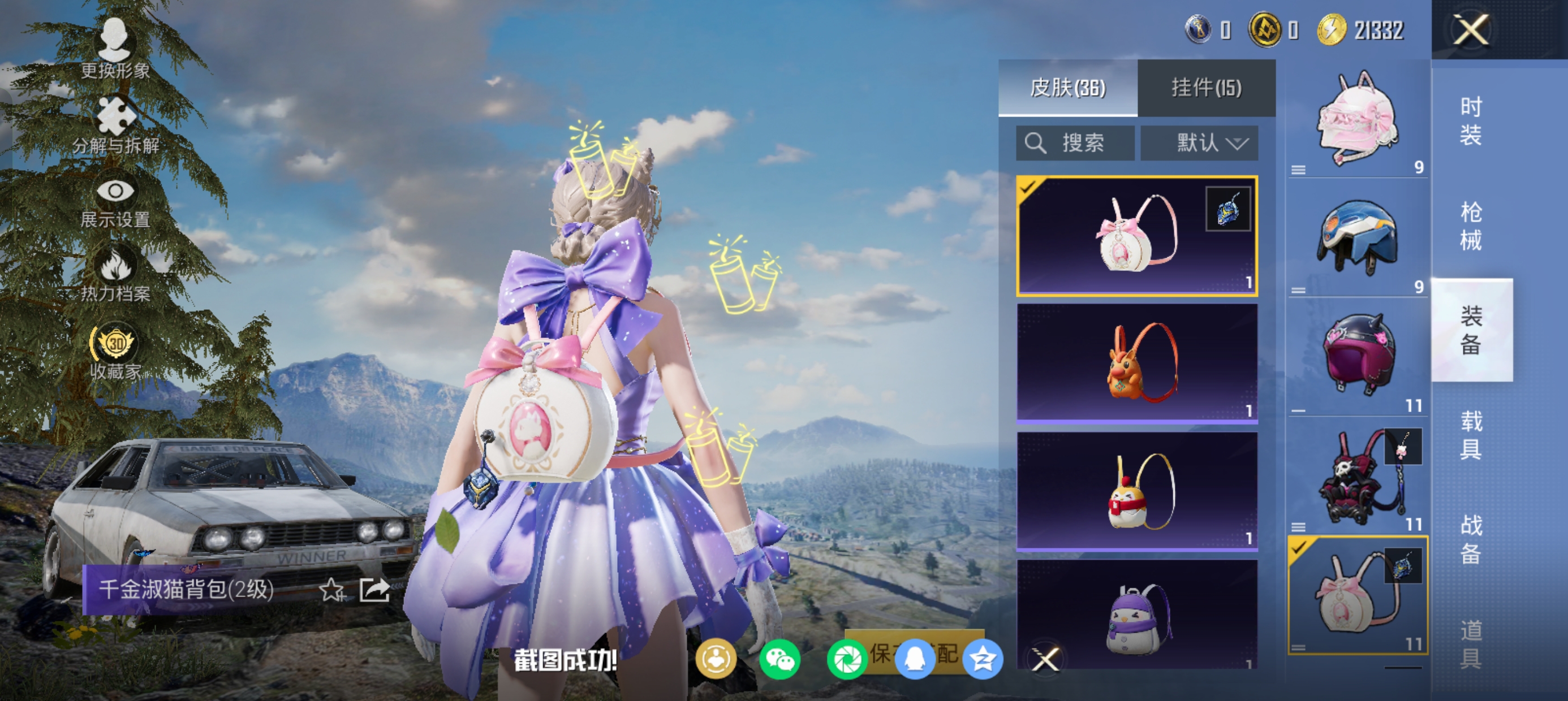
Task: Close the wardrobe with the top-right X
Action: 1471,30
